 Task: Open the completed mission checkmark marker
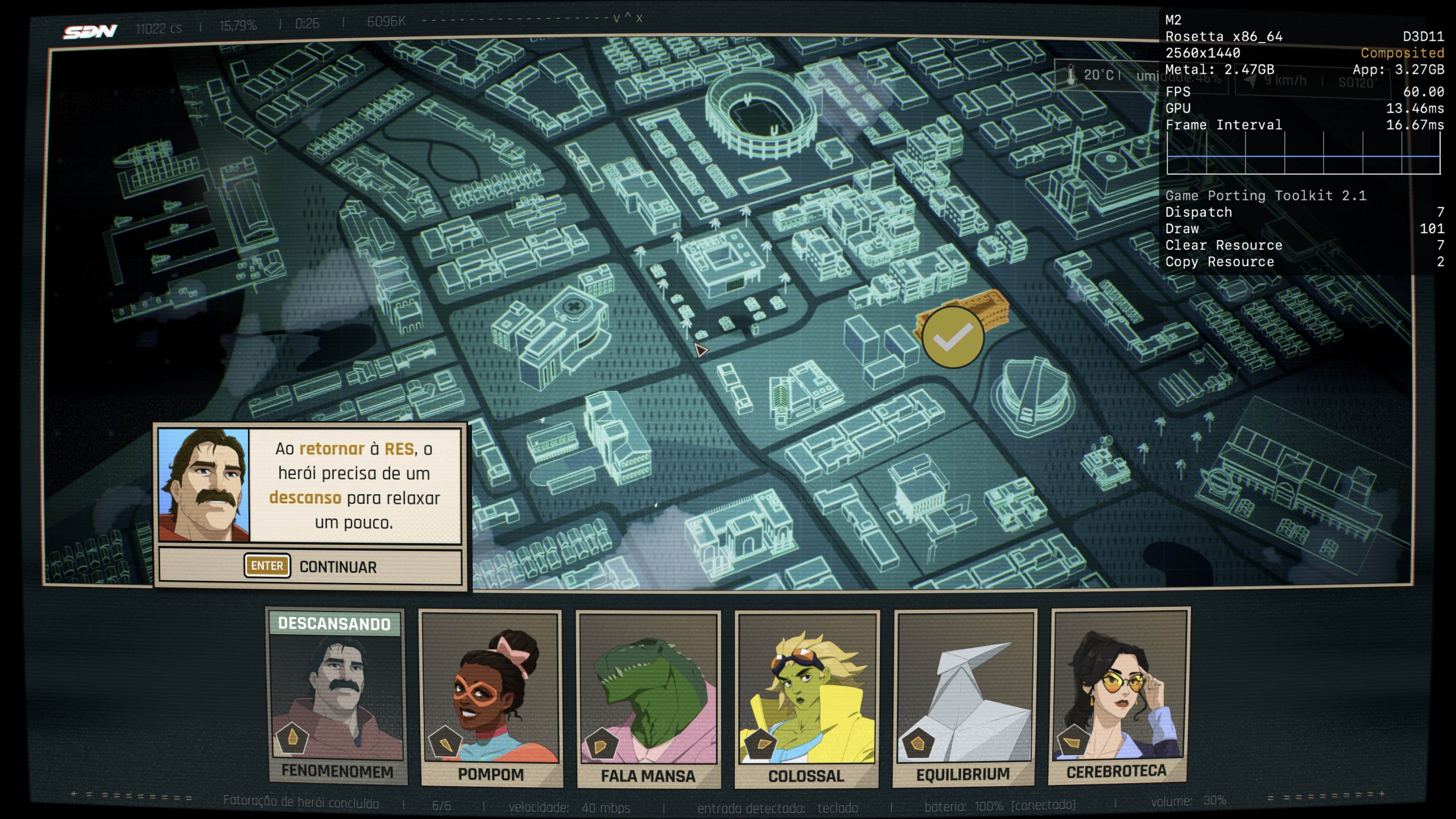[953, 337]
